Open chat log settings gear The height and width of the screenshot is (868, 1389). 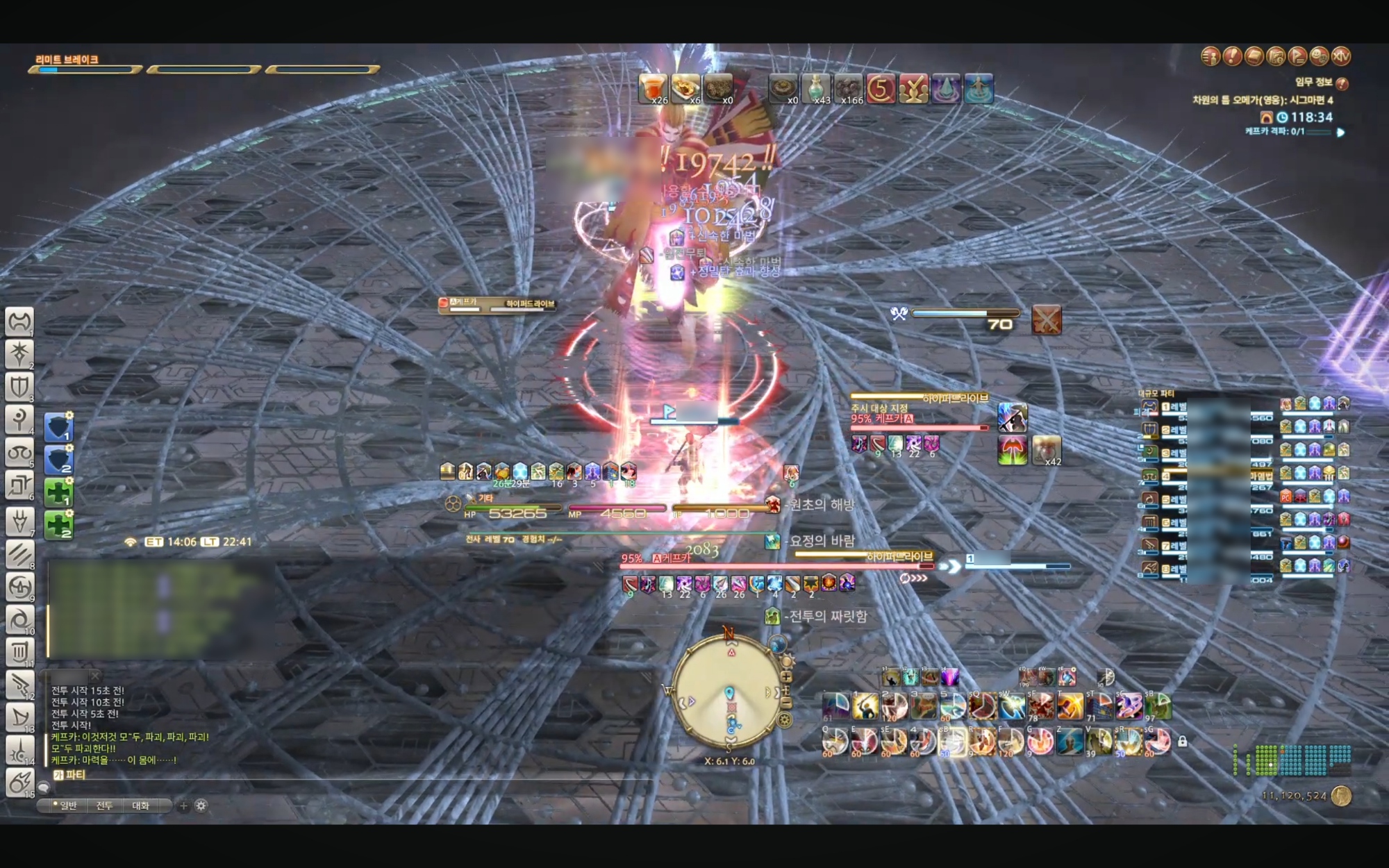[x=201, y=806]
